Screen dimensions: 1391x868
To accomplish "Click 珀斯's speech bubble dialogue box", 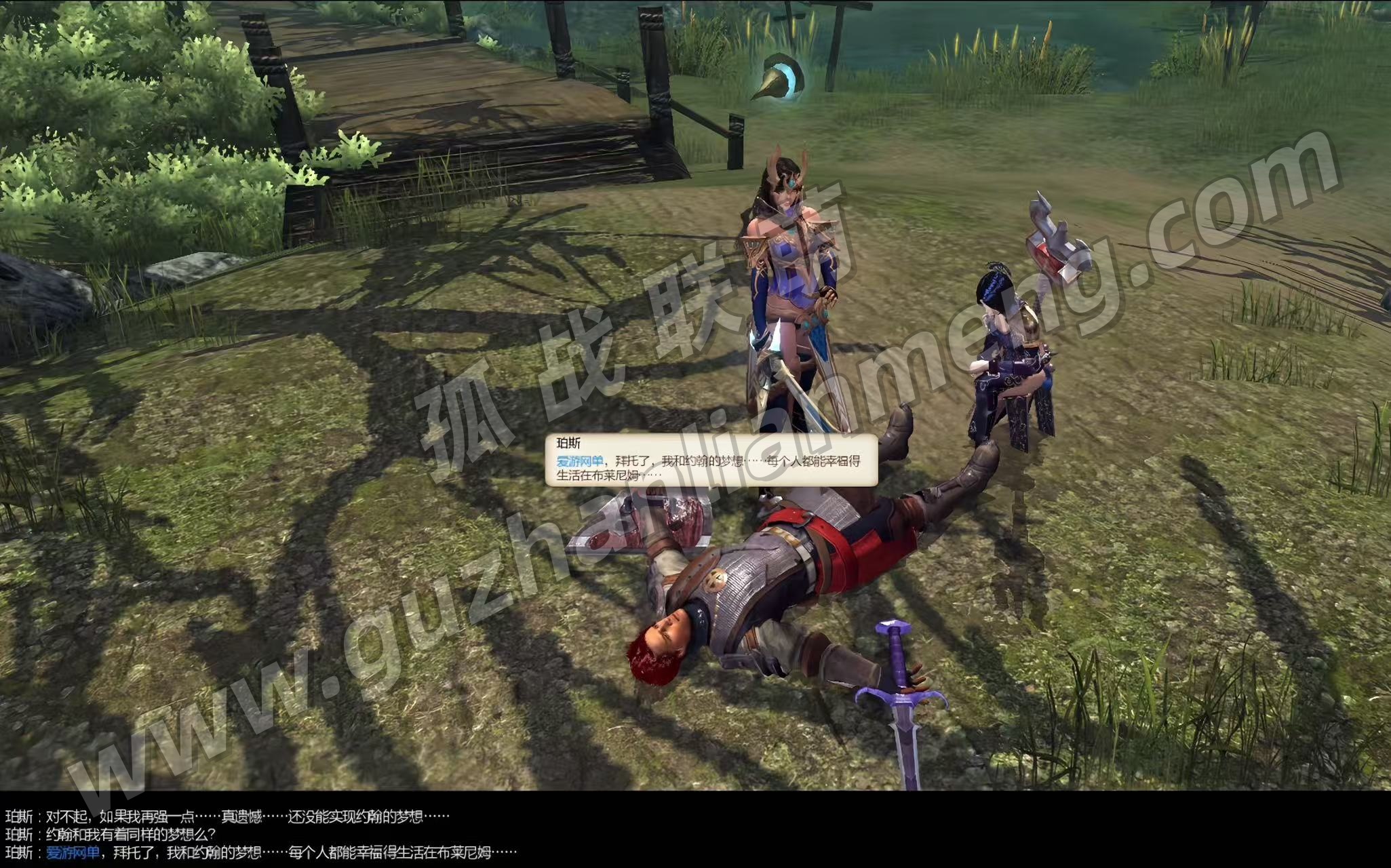I will tap(711, 460).
